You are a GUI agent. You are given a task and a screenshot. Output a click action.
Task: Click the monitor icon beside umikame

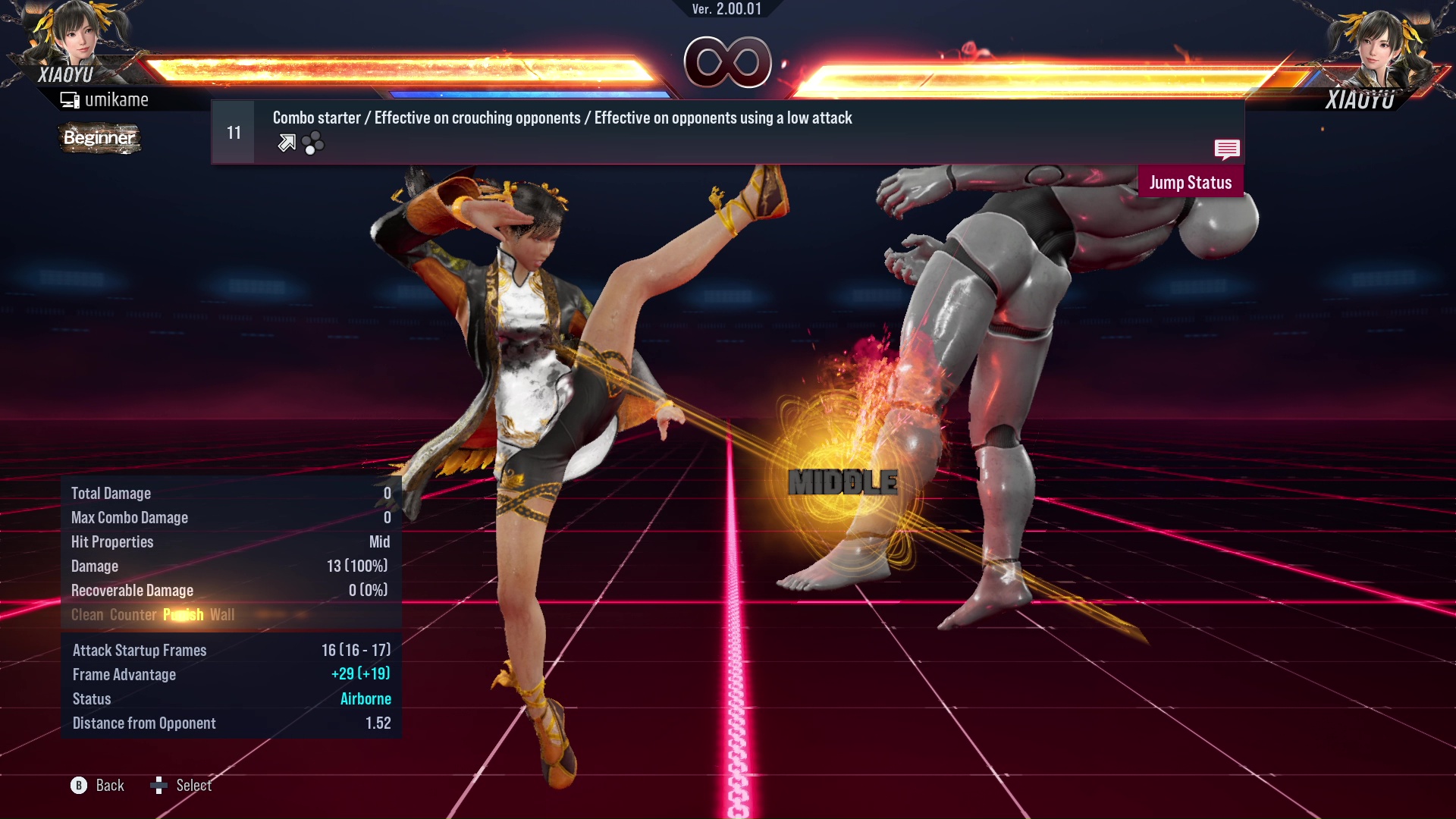[x=71, y=99]
